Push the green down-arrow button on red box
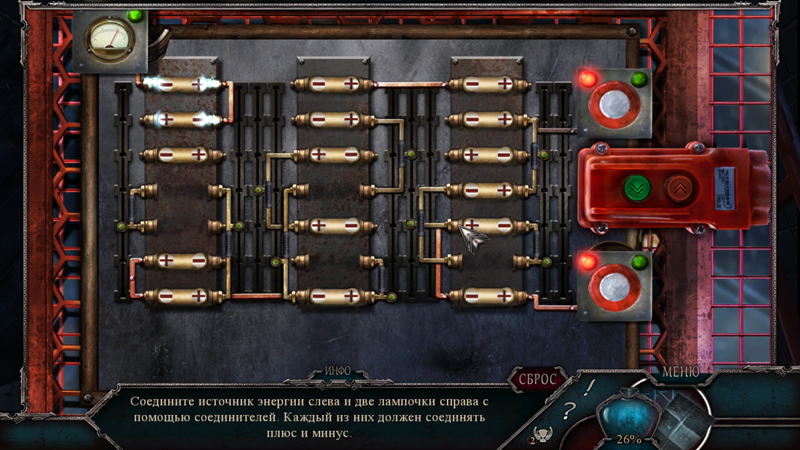The height and width of the screenshot is (450, 800). (635, 187)
